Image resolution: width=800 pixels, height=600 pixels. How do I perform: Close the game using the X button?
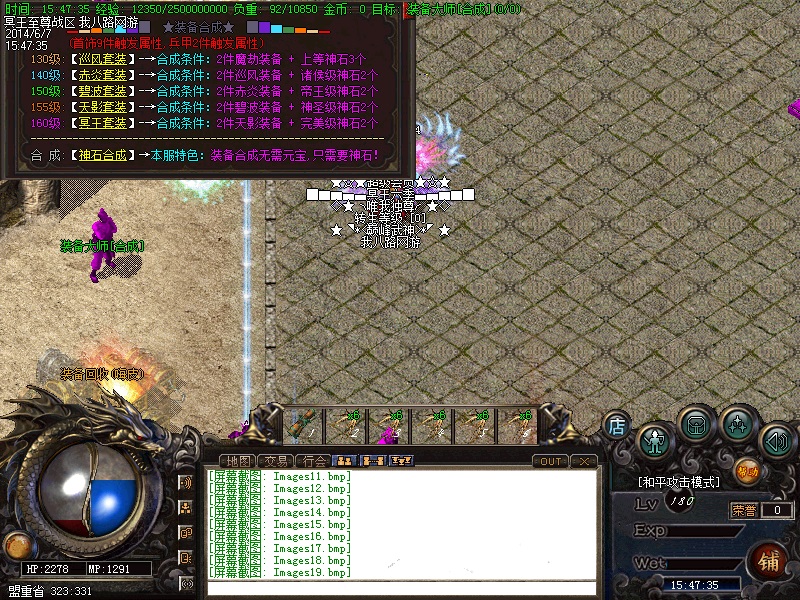click(584, 461)
